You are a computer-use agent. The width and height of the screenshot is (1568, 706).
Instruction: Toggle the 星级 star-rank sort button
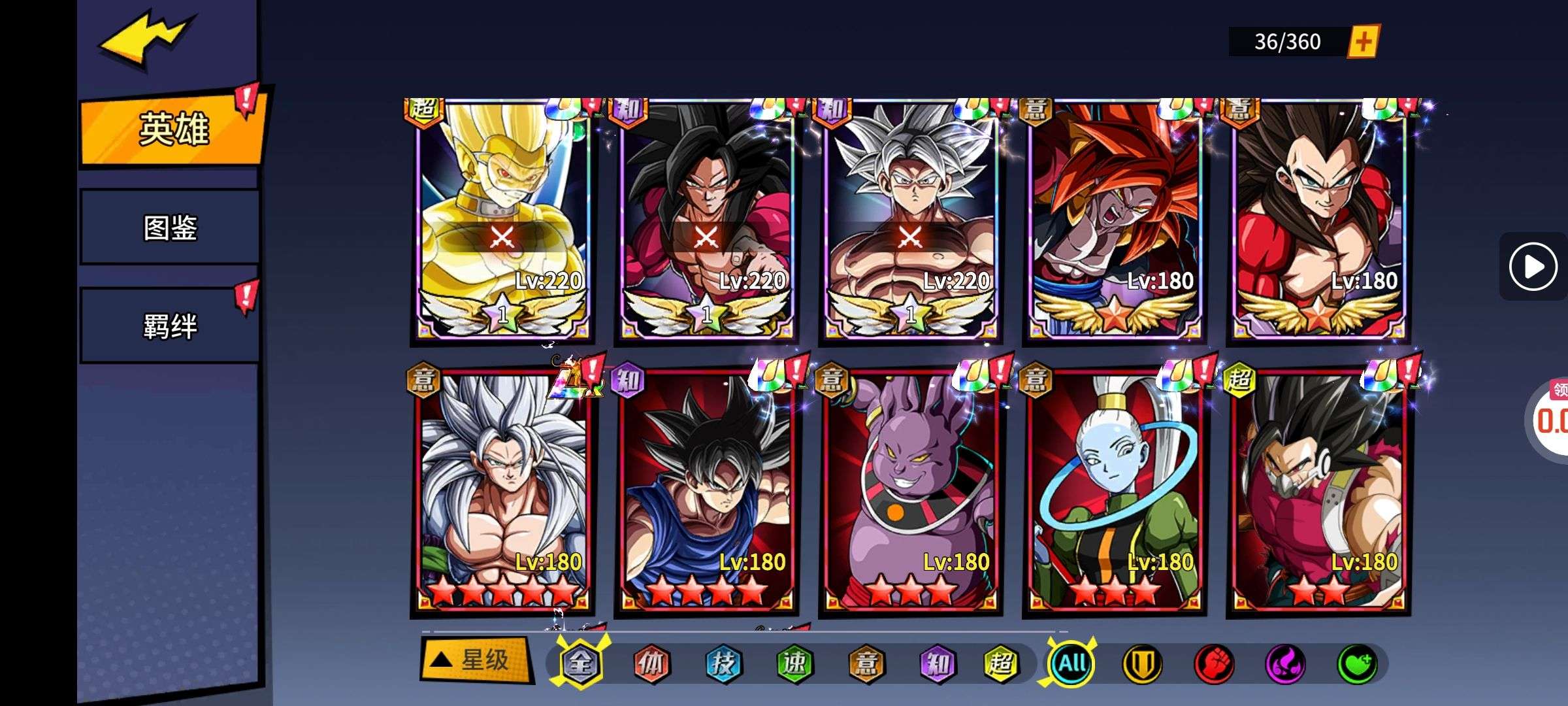pyautogui.click(x=474, y=660)
